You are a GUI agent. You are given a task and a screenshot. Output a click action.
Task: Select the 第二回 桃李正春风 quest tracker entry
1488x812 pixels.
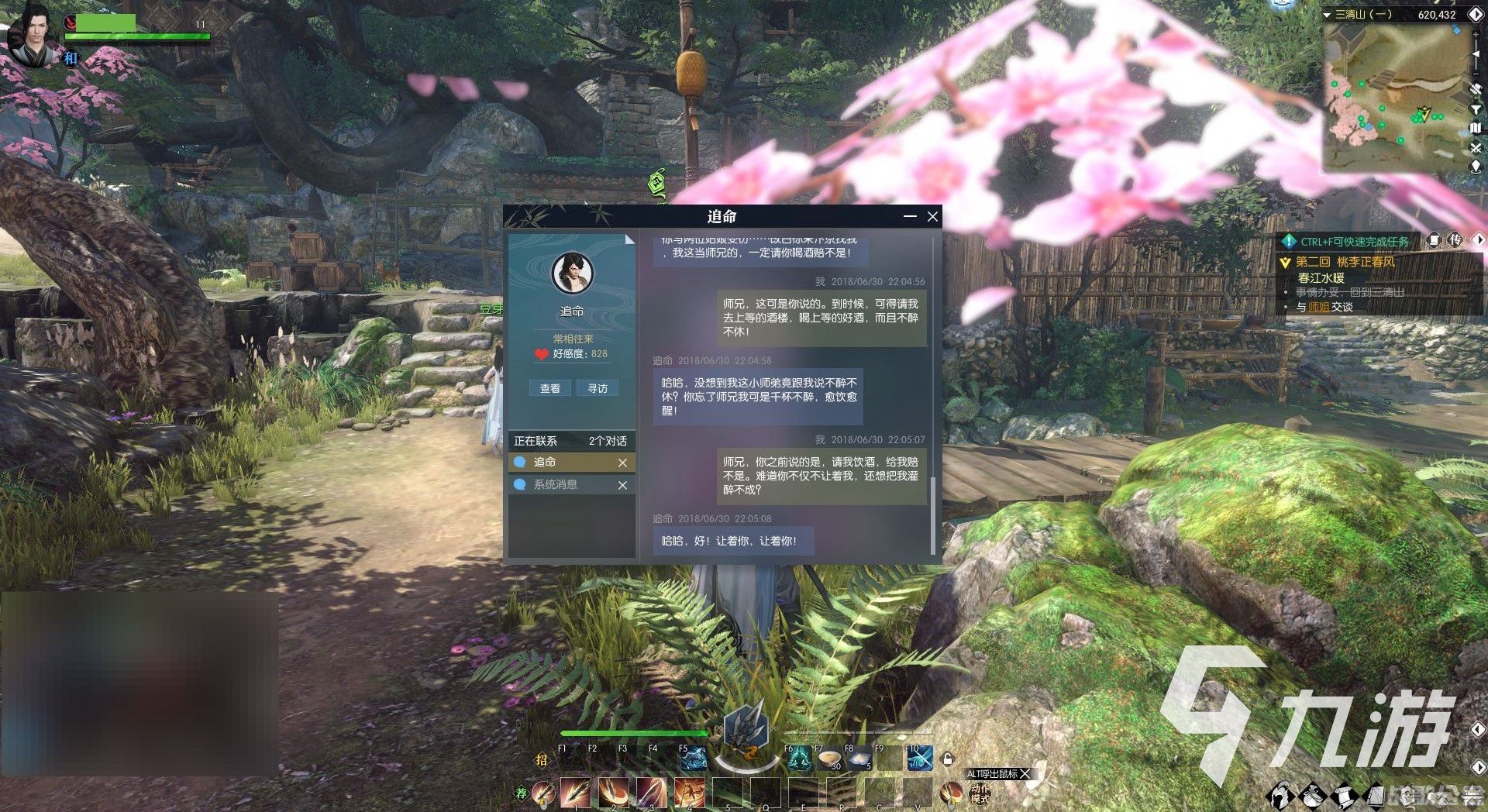click(1345, 262)
